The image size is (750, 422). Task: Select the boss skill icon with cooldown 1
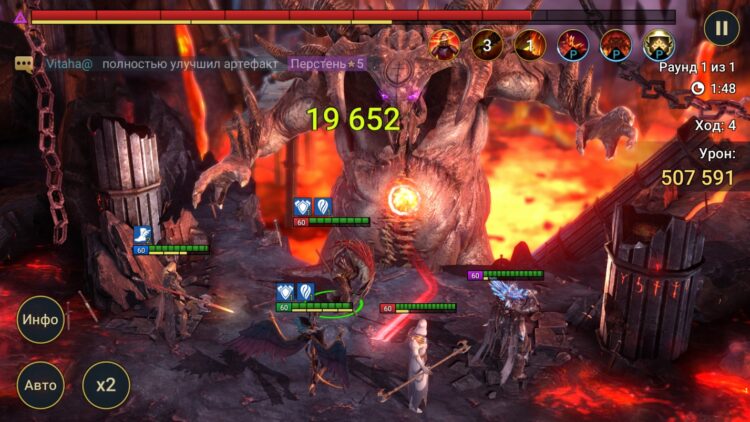coord(530,45)
